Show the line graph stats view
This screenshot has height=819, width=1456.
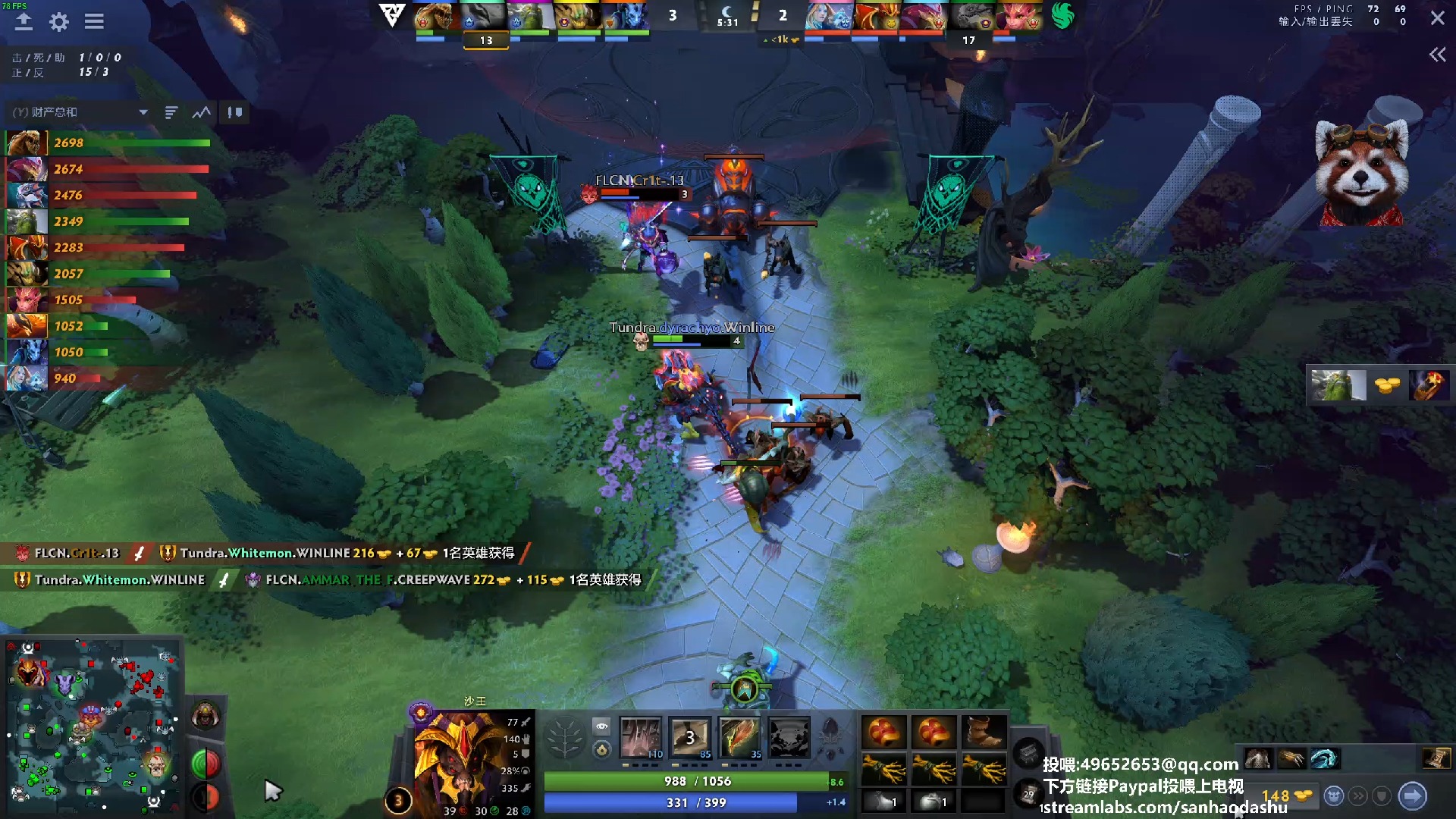(201, 112)
